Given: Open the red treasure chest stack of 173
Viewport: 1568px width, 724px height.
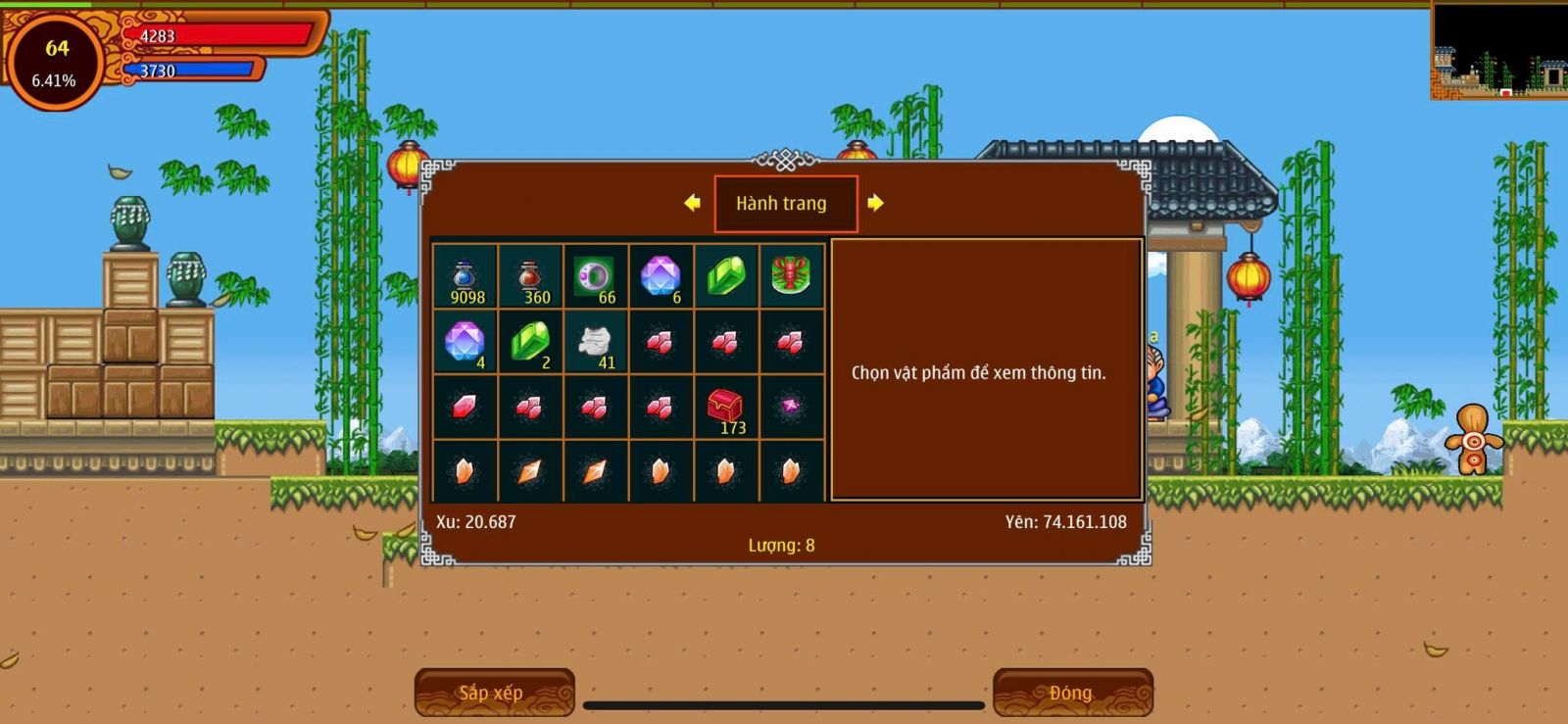Looking at the screenshot, I should coord(725,407).
